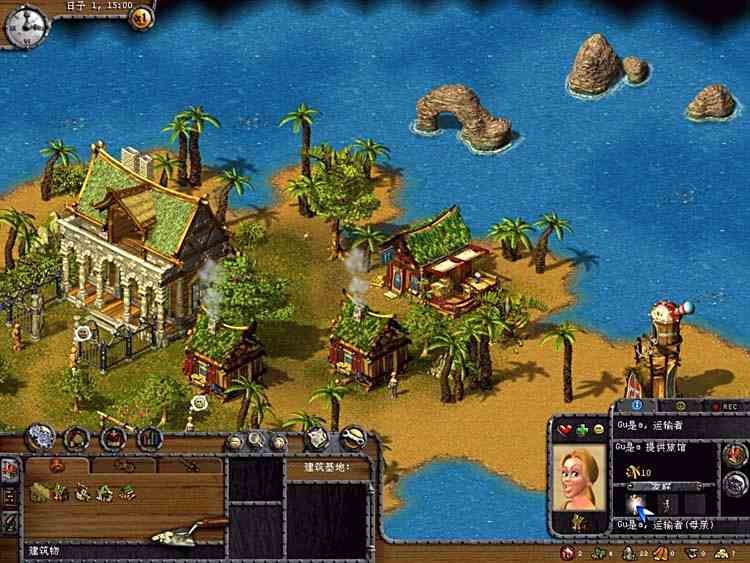Click the red heart icon above portrait
750x563 pixels.
564,429
